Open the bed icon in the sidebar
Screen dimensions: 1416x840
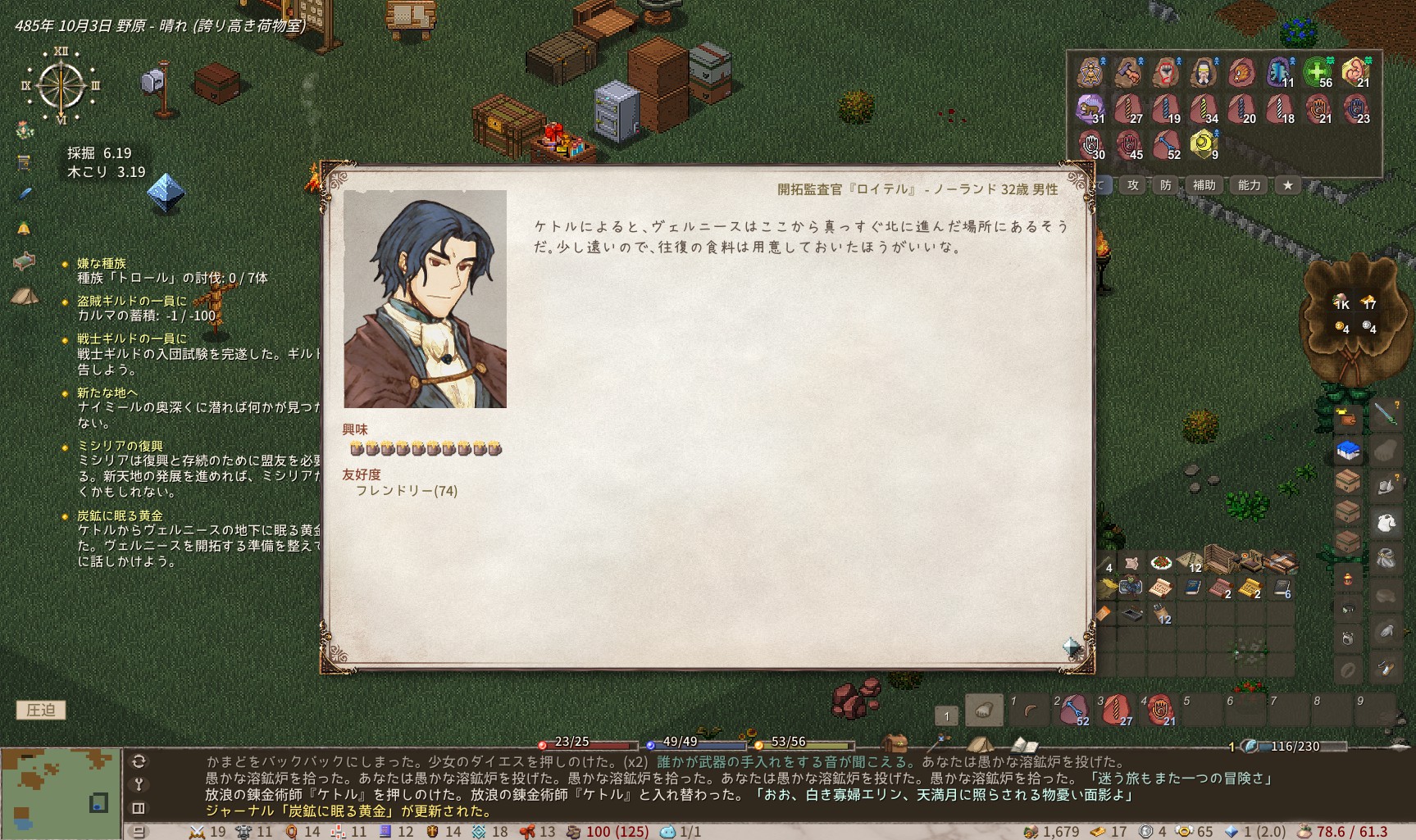tap(24, 261)
